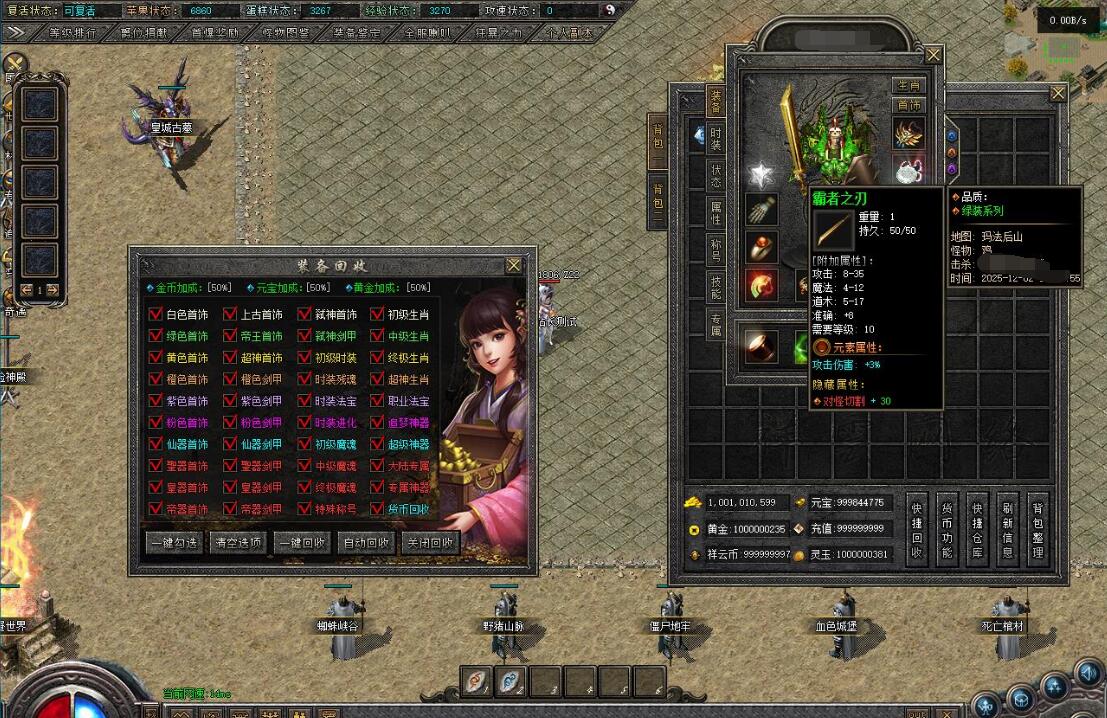Image resolution: width=1107 pixels, height=718 pixels.
Task: Close the character equipment panel
Action: [933, 55]
